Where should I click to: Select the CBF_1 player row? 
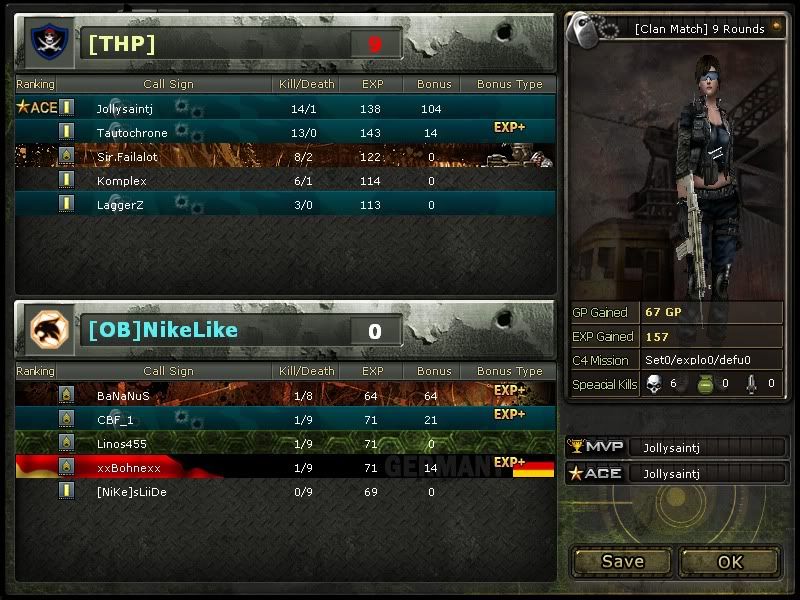tap(285, 419)
